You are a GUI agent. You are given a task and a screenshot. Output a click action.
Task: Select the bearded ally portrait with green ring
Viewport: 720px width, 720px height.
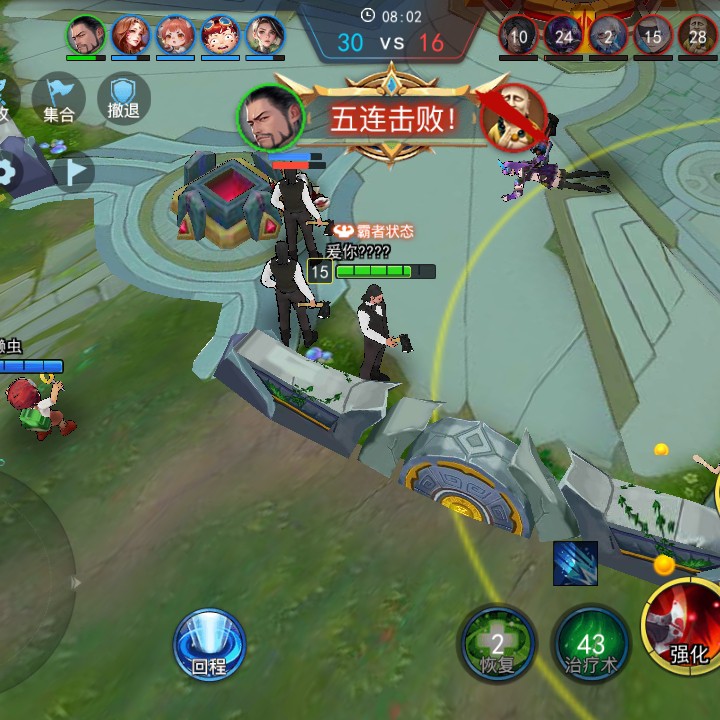[86, 36]
